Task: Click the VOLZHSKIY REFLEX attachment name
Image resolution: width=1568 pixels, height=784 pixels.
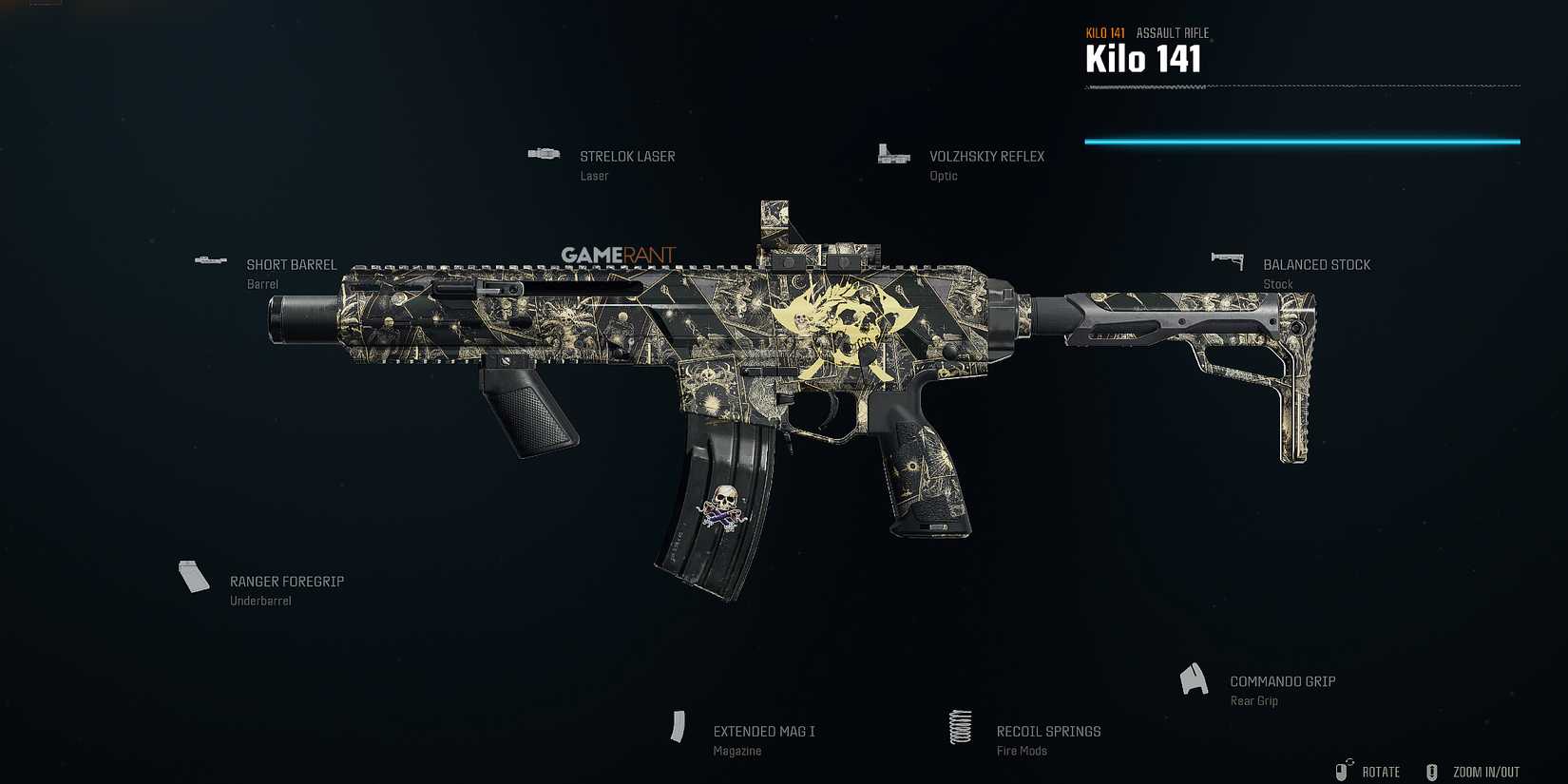Action: pos(986,156)
